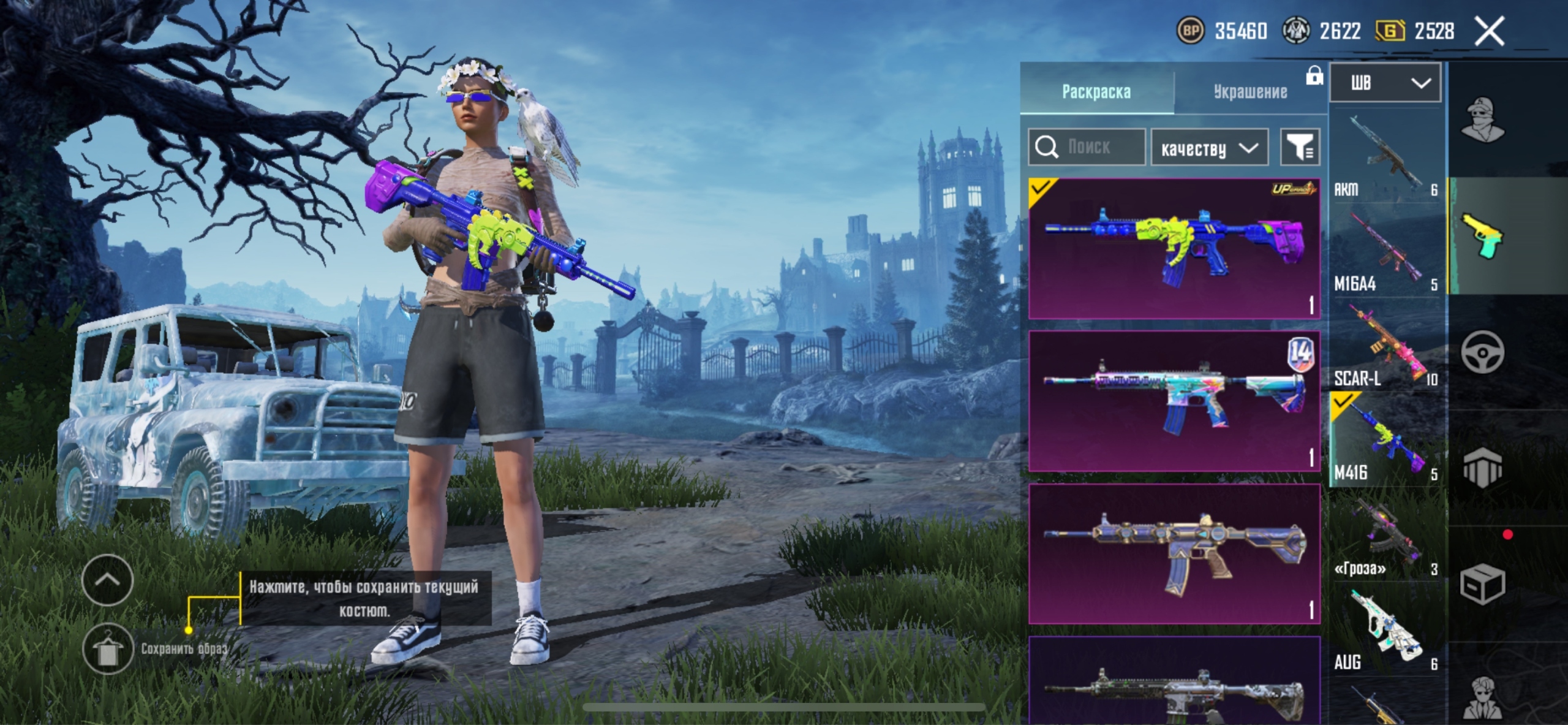Image resolution: width=1568 pixels, height=725 pixels.
Task: Select the SCAR-L weapon entry
Action: pos(1385,346)
